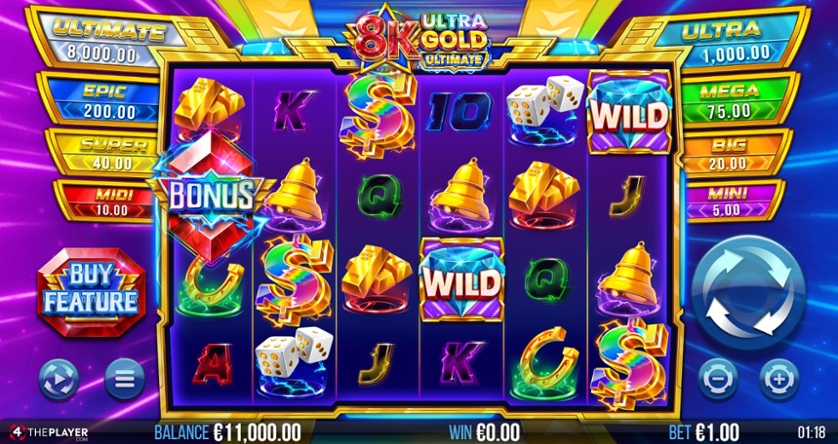Increase the bet with the plus chip
Viewport: 838px width, 444px height.
(x=777, y=378)
